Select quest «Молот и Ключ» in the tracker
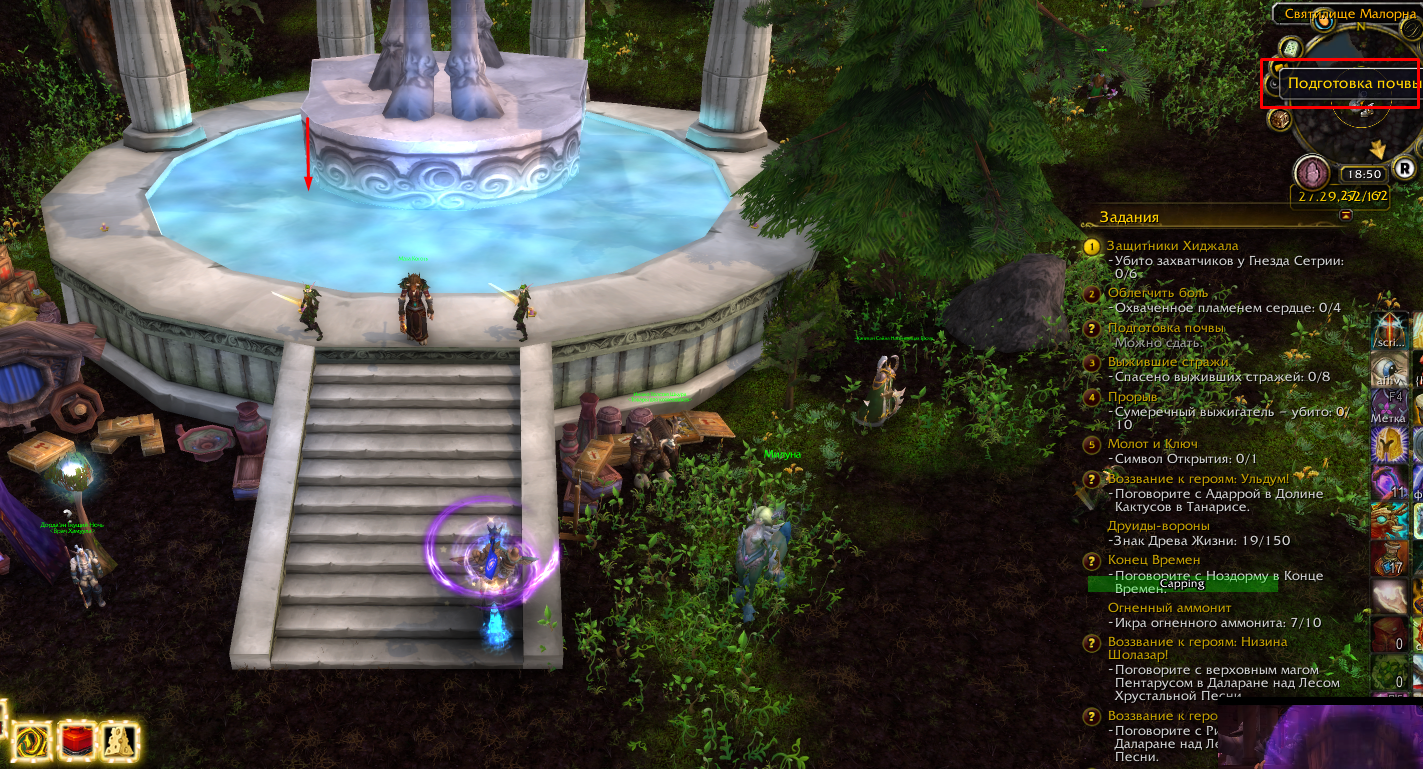 (x=1152, y=444)
